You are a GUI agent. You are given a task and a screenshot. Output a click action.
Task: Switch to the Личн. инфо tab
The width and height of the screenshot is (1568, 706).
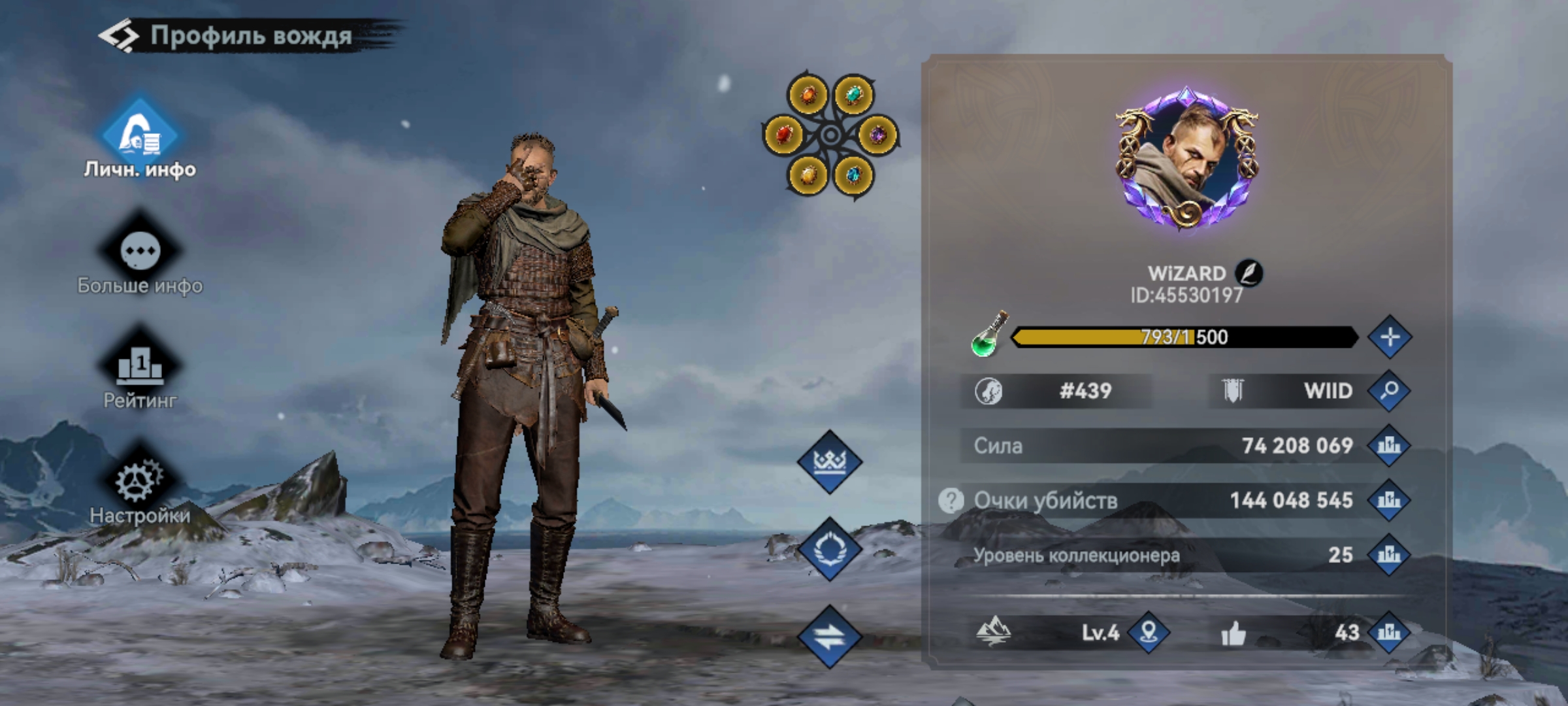[140, 139]
